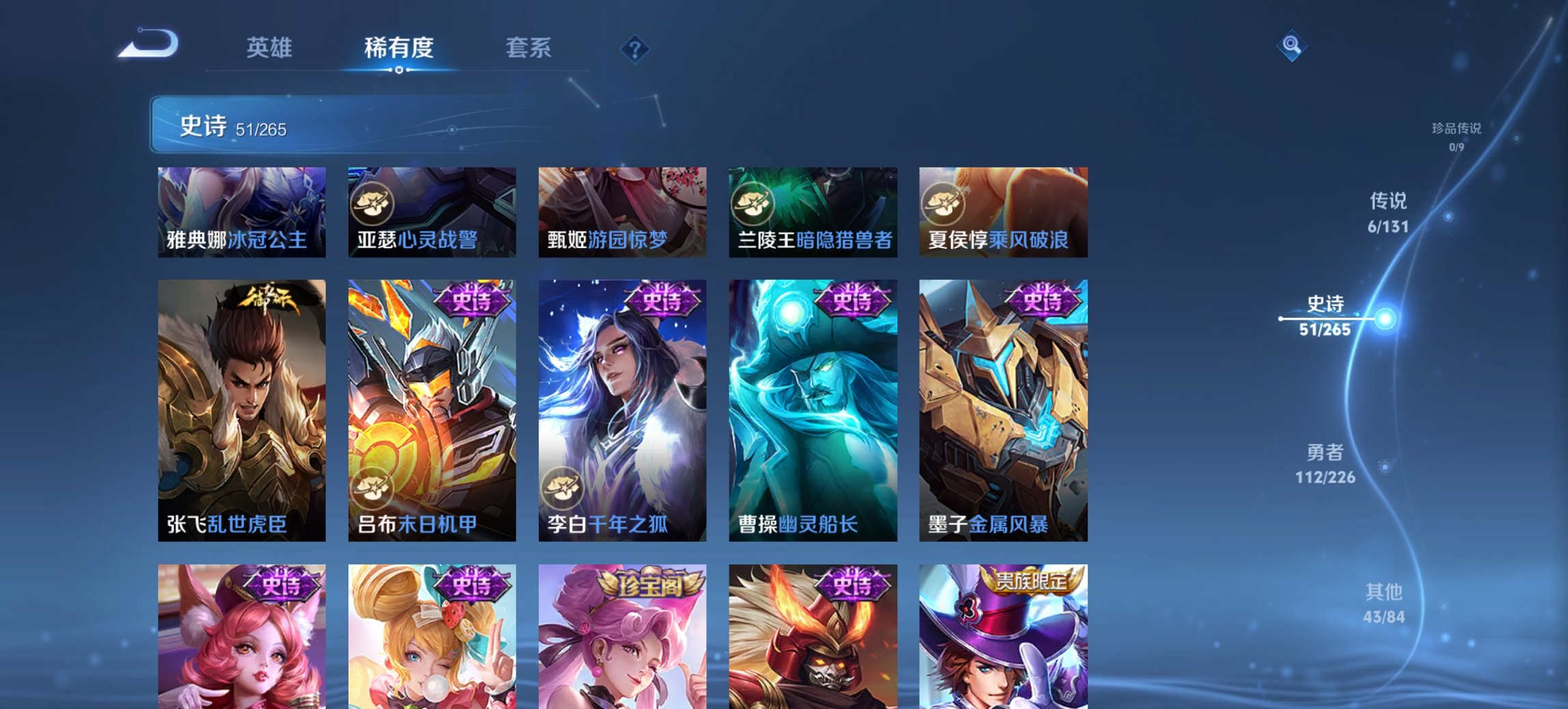Open the help panel via the question mark icon

[634, 48]
